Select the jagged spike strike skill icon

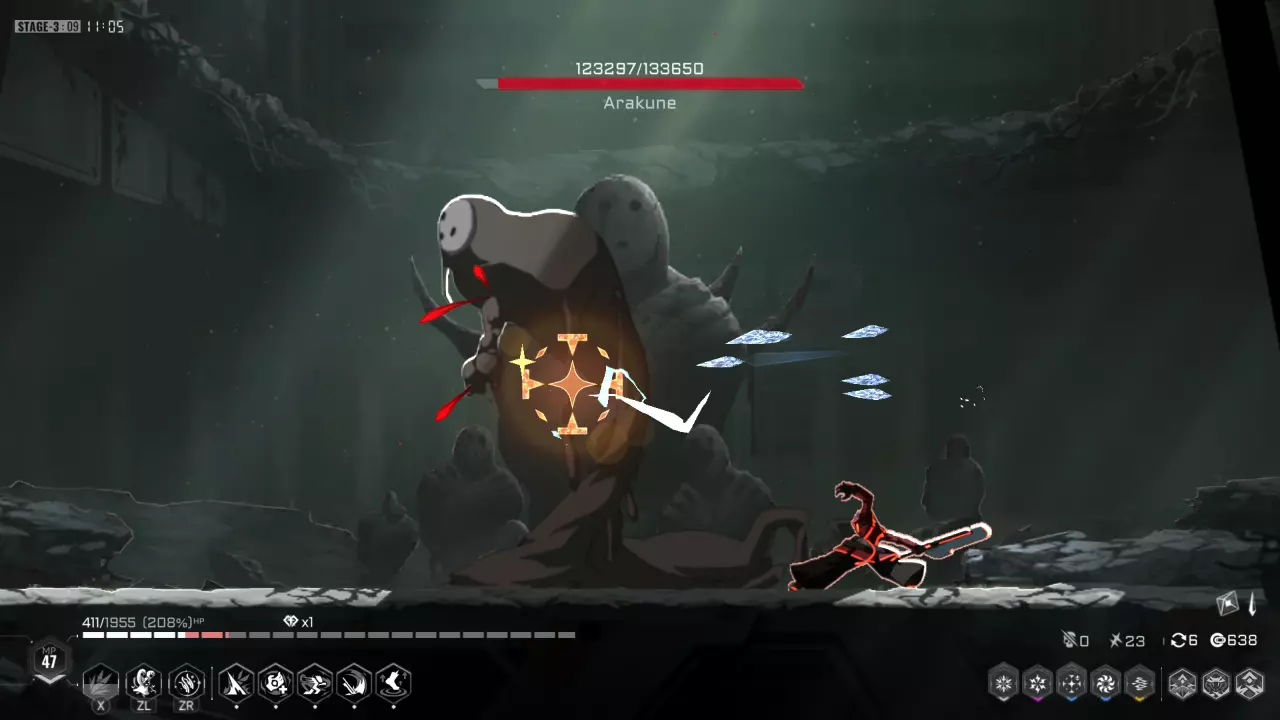pos(236,684)
